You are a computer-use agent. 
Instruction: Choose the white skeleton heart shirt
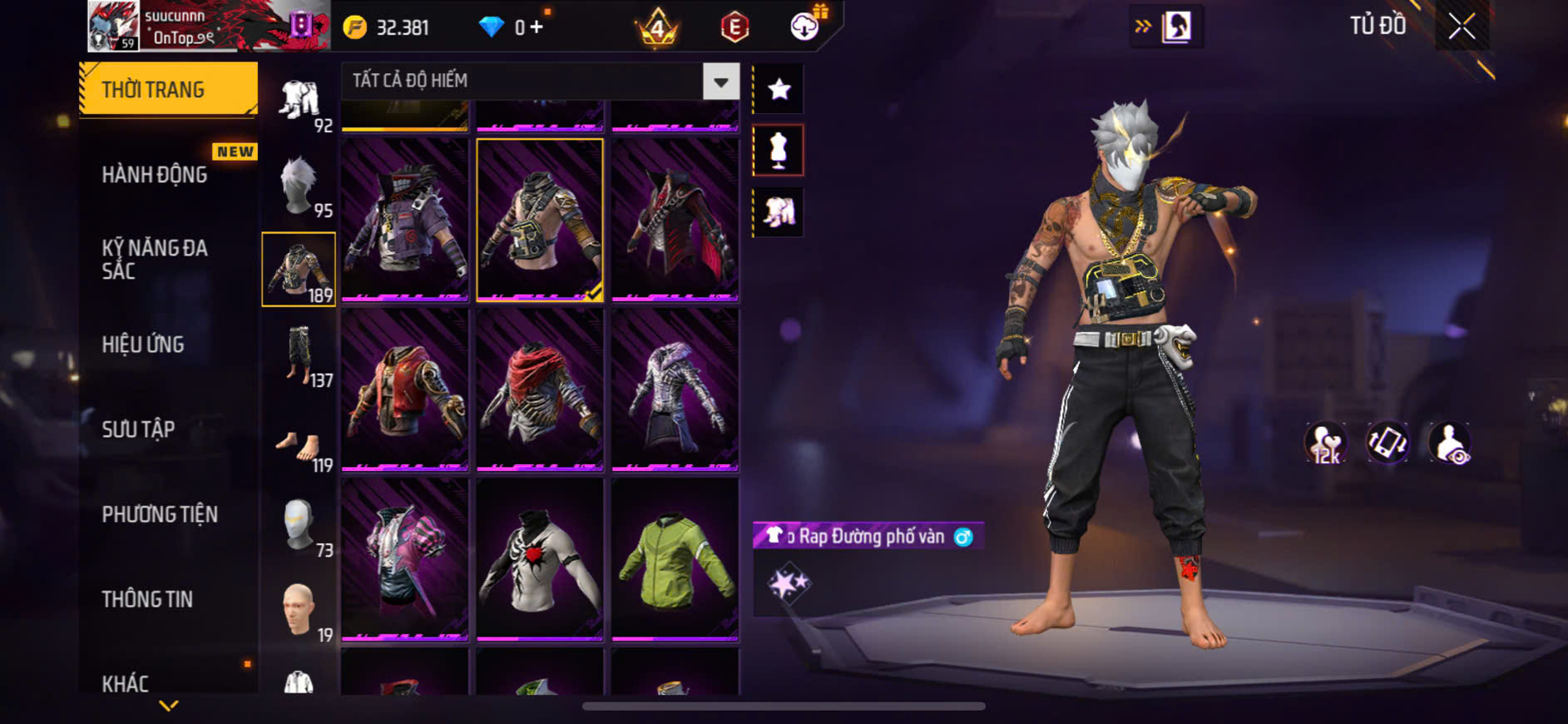[x=540, y=559]
